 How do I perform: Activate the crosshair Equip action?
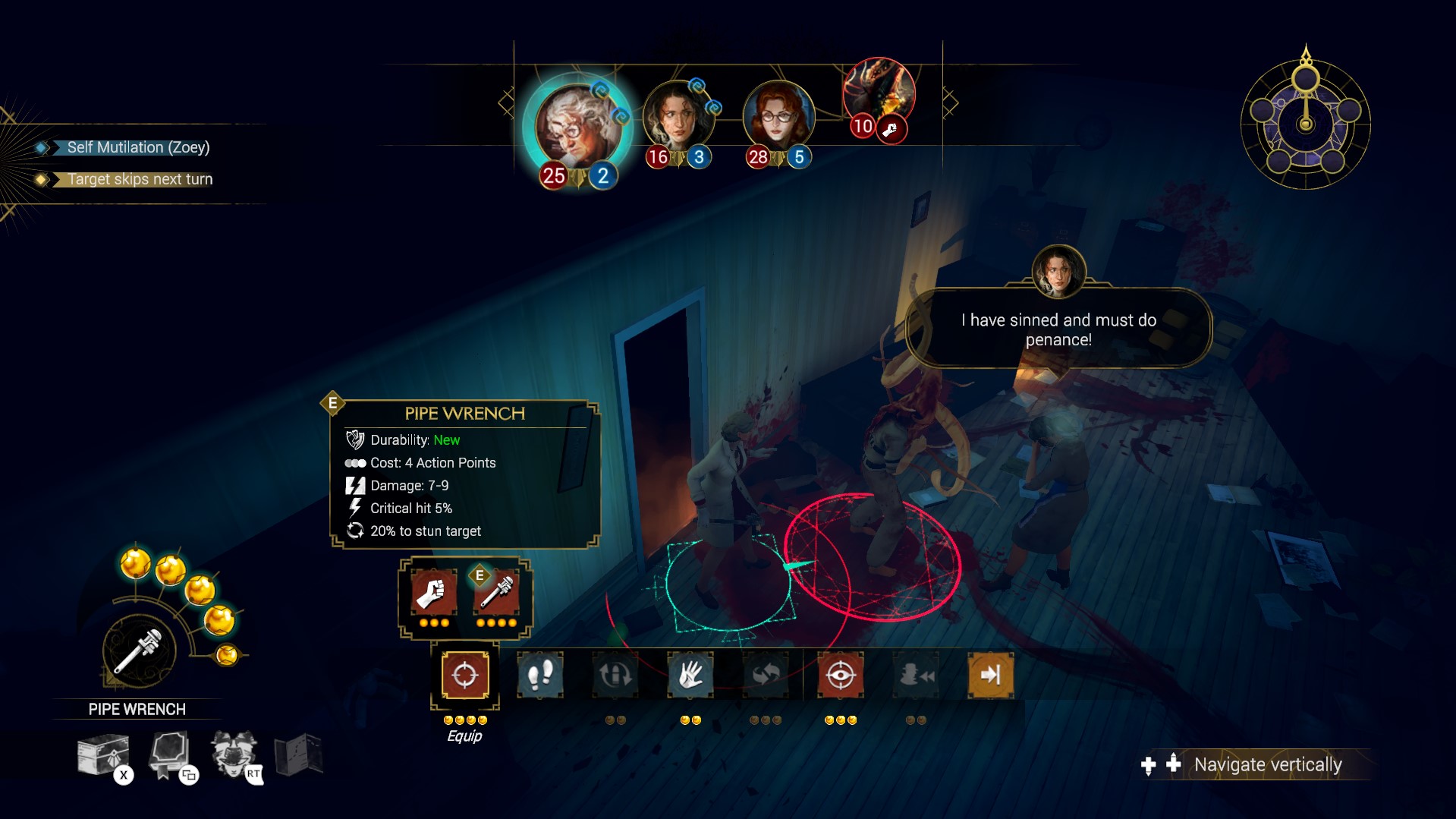point(464,675)
